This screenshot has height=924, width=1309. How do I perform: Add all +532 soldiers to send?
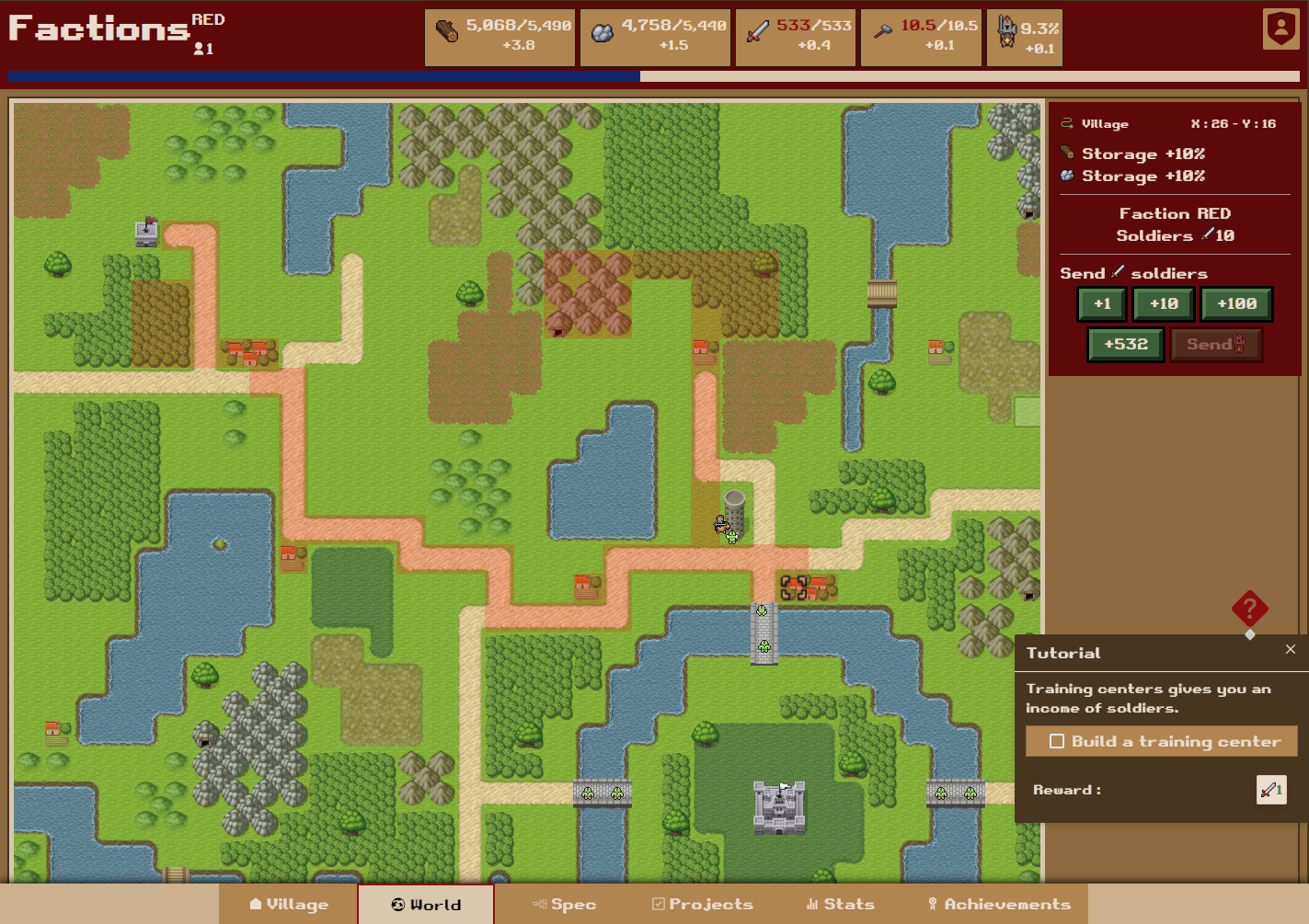pyautogui.click(x=1126, y=345)
